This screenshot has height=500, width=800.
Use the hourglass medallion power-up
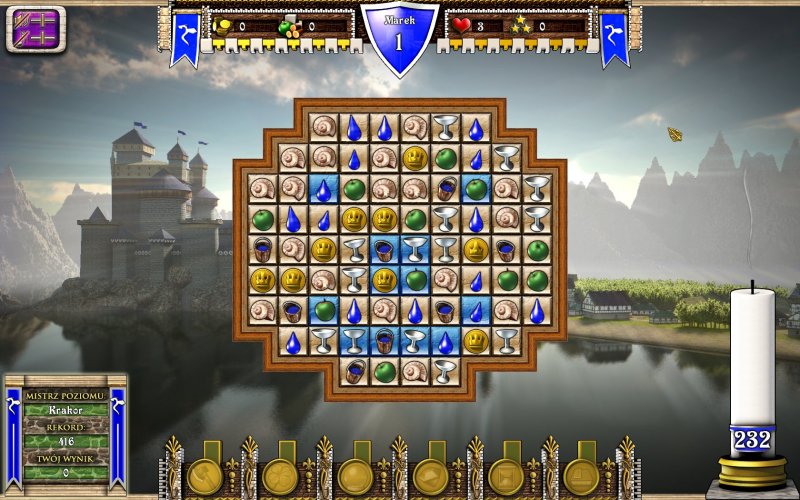[506, 476]
